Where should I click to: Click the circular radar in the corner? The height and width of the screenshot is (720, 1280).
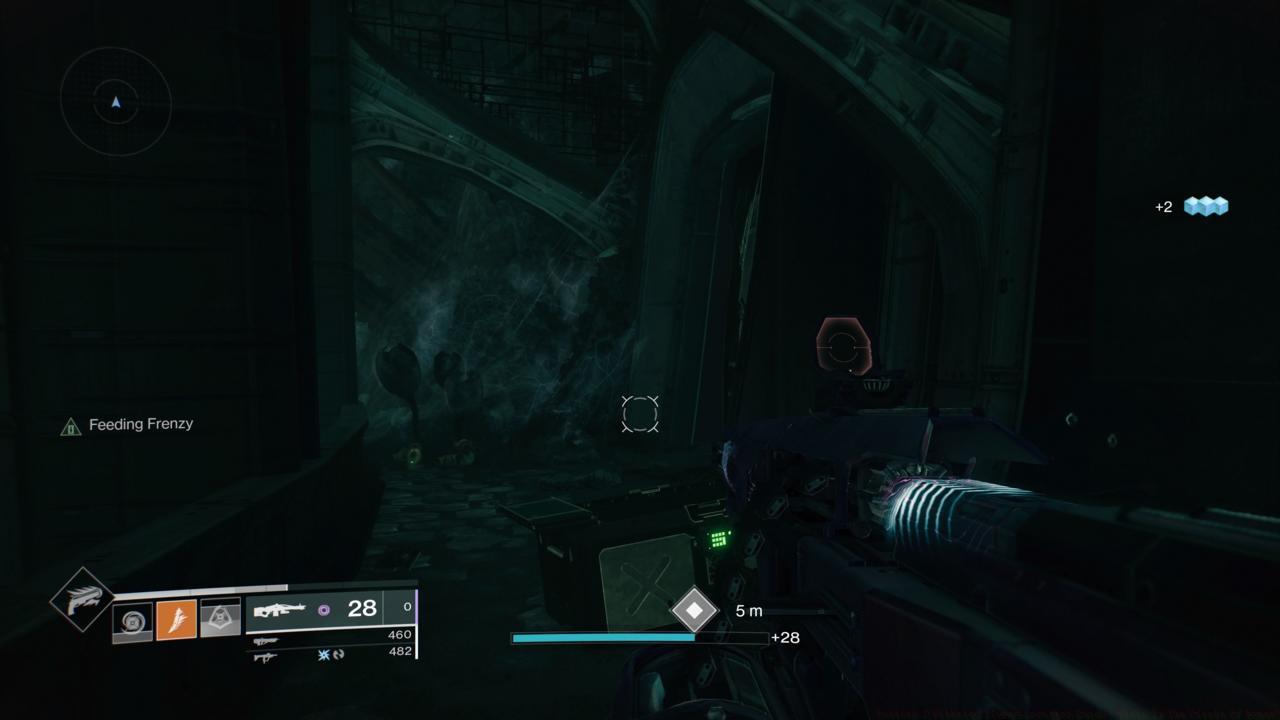point(116,102)
